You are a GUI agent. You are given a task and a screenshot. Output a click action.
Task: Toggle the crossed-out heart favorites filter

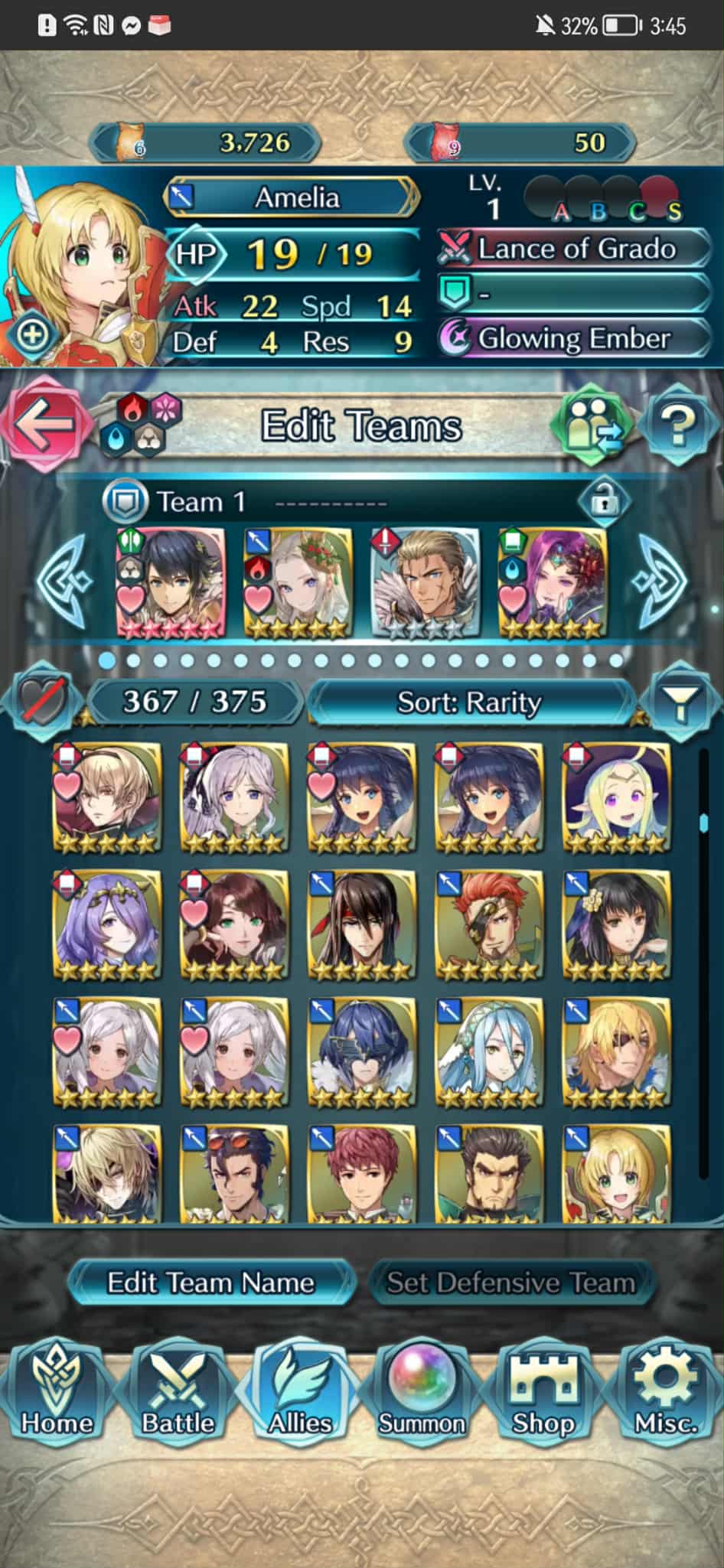tap(41, 701)
